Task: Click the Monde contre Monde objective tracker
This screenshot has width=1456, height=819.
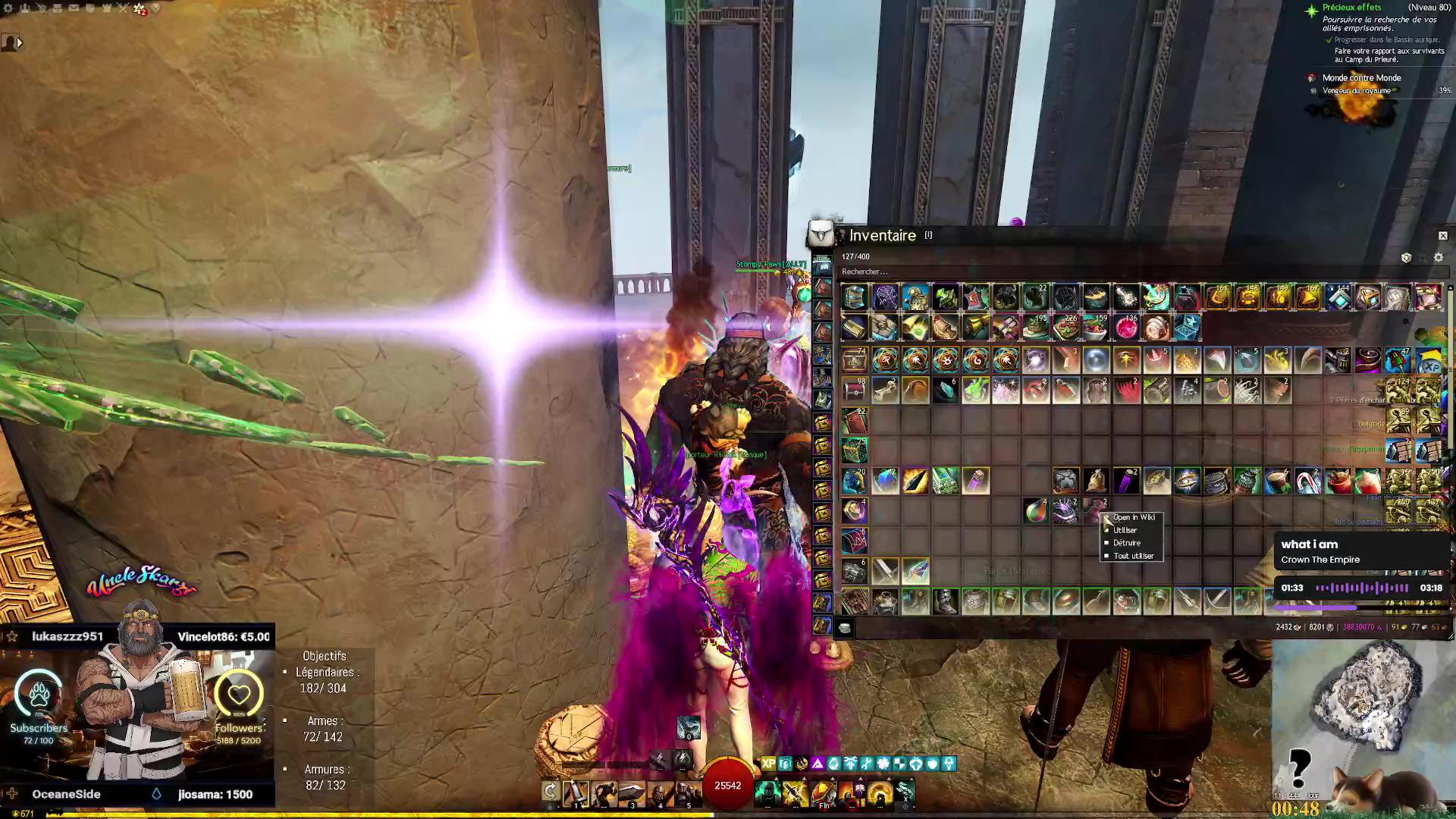Action: [x=1361, y=78]
